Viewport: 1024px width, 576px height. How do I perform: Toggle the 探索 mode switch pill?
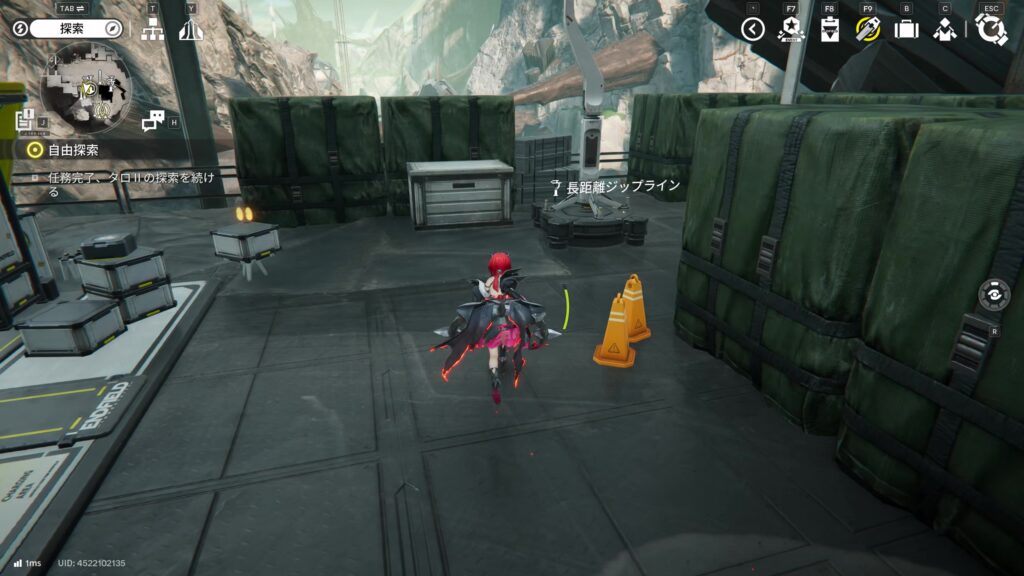coord(67,29)
